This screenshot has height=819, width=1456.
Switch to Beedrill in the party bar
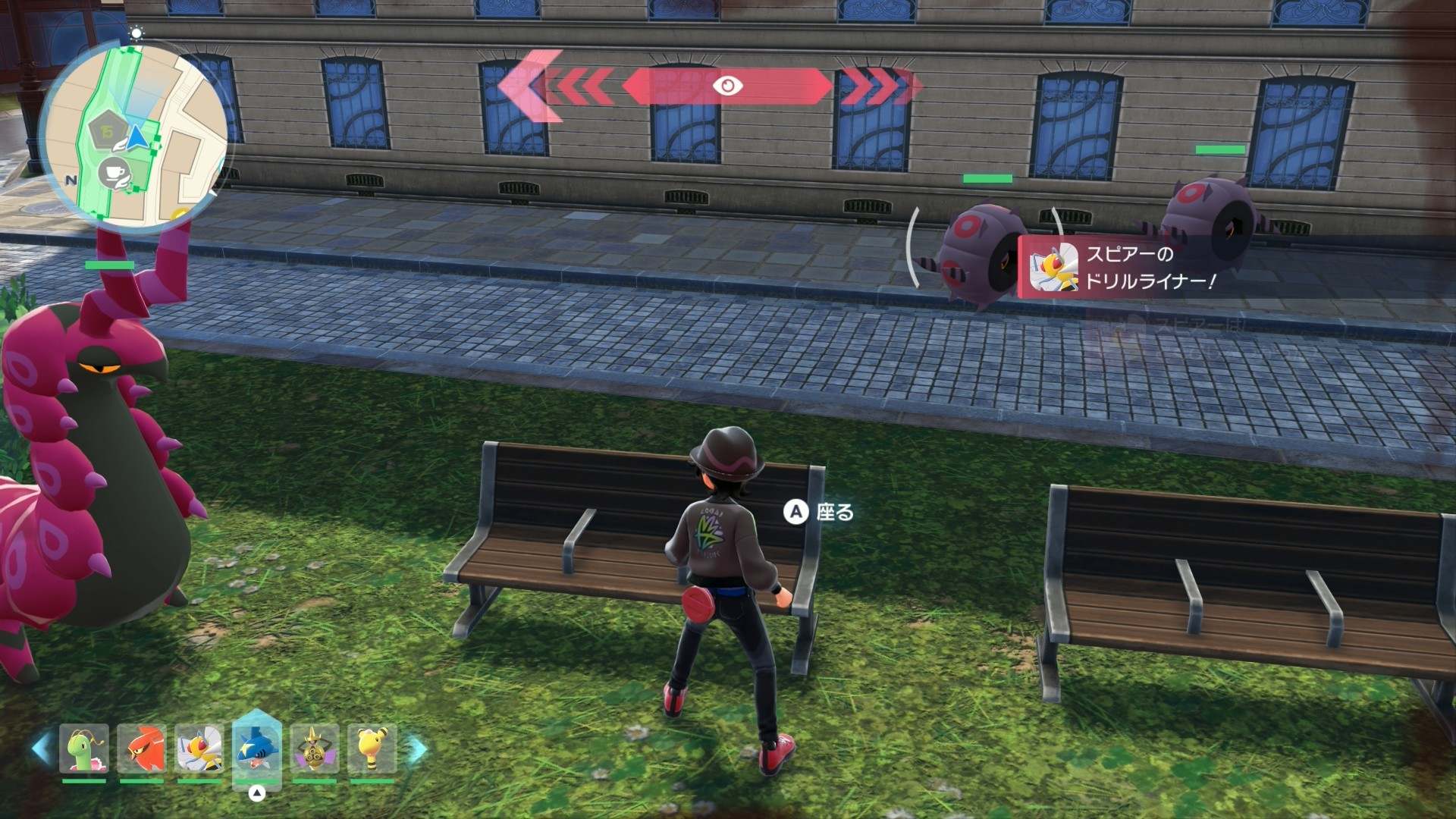(x=199, y=749)
